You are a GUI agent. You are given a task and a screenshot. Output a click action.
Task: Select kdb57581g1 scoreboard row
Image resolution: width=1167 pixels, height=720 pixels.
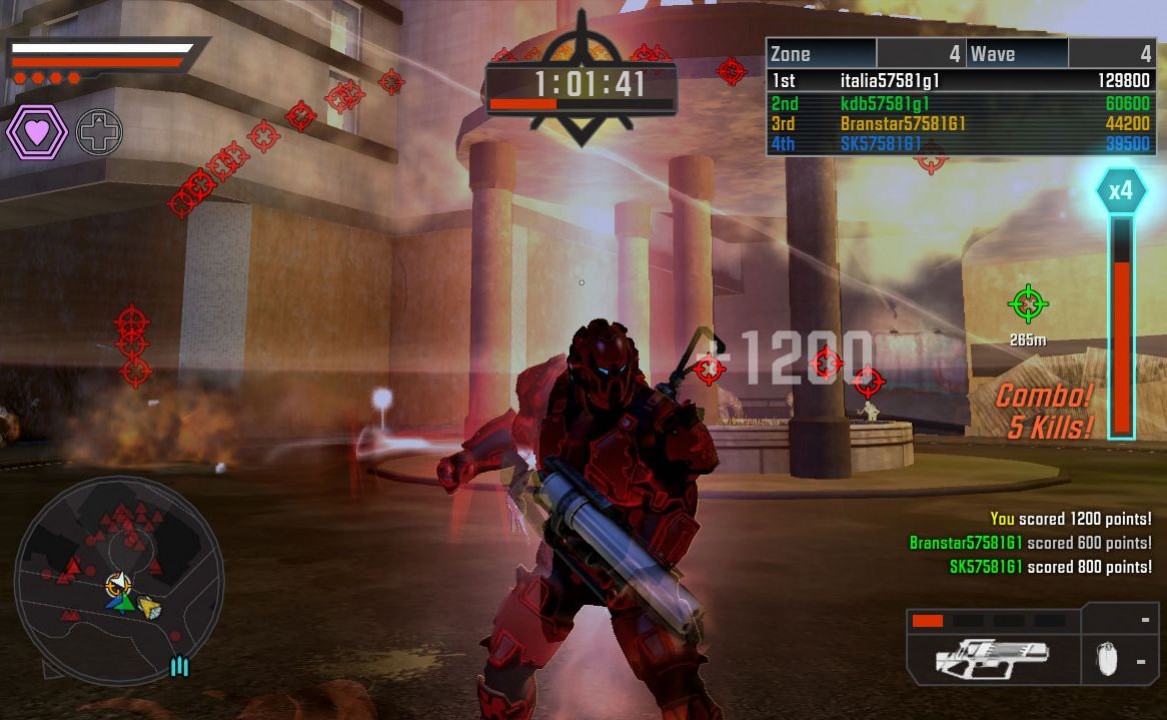pos(960,103)
